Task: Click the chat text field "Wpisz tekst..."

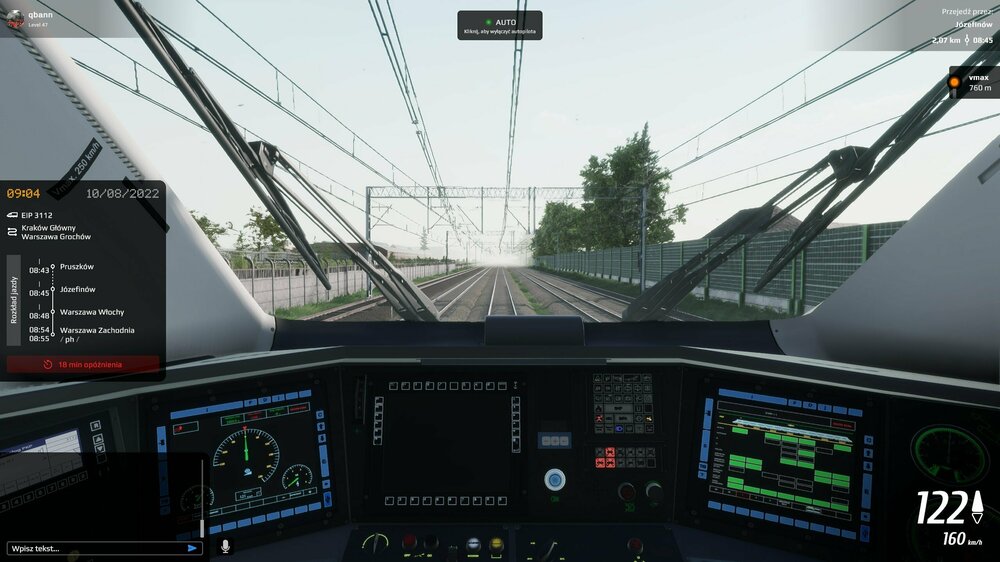Action: pos(95,548)
